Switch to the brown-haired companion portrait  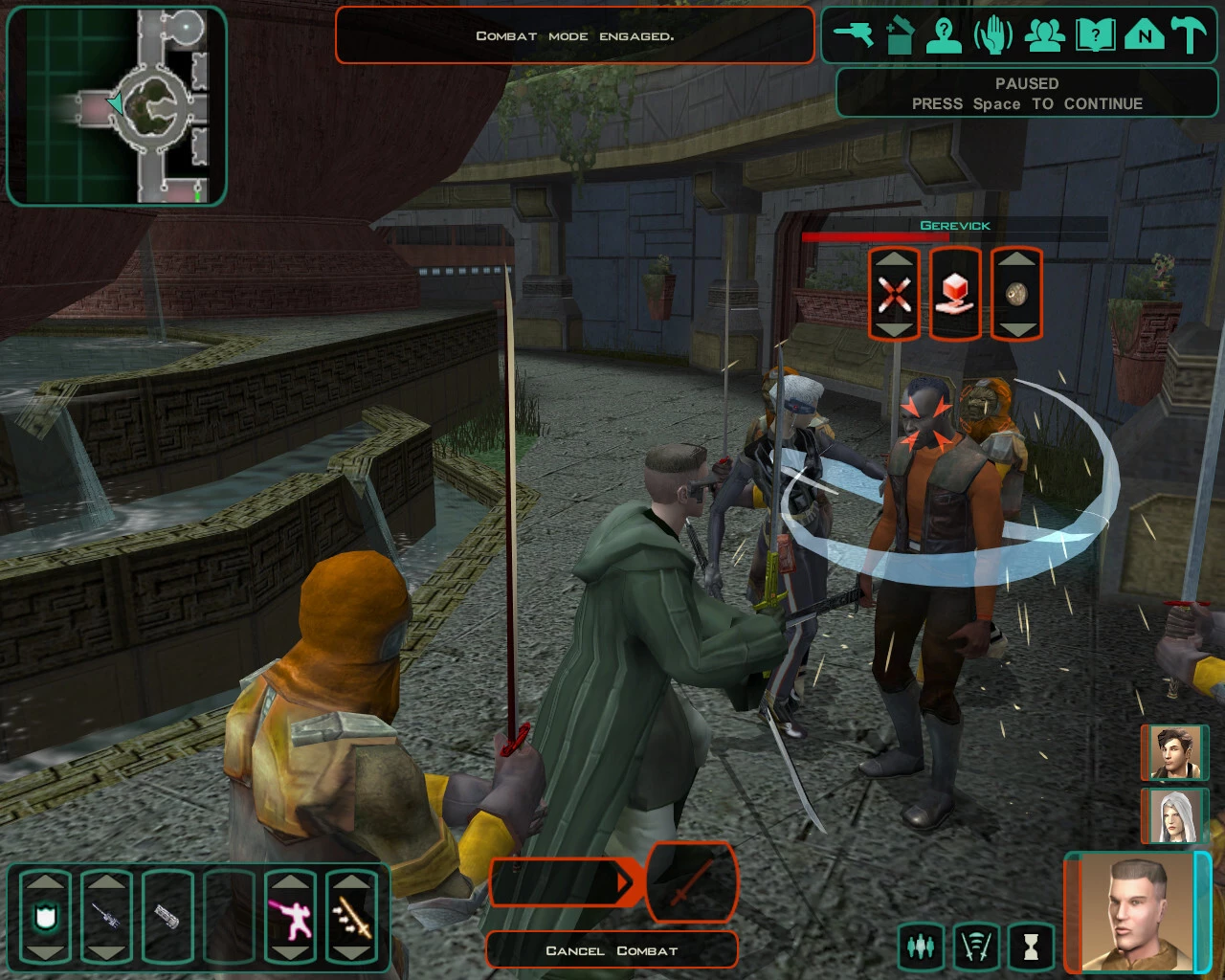click(1173, 753)
